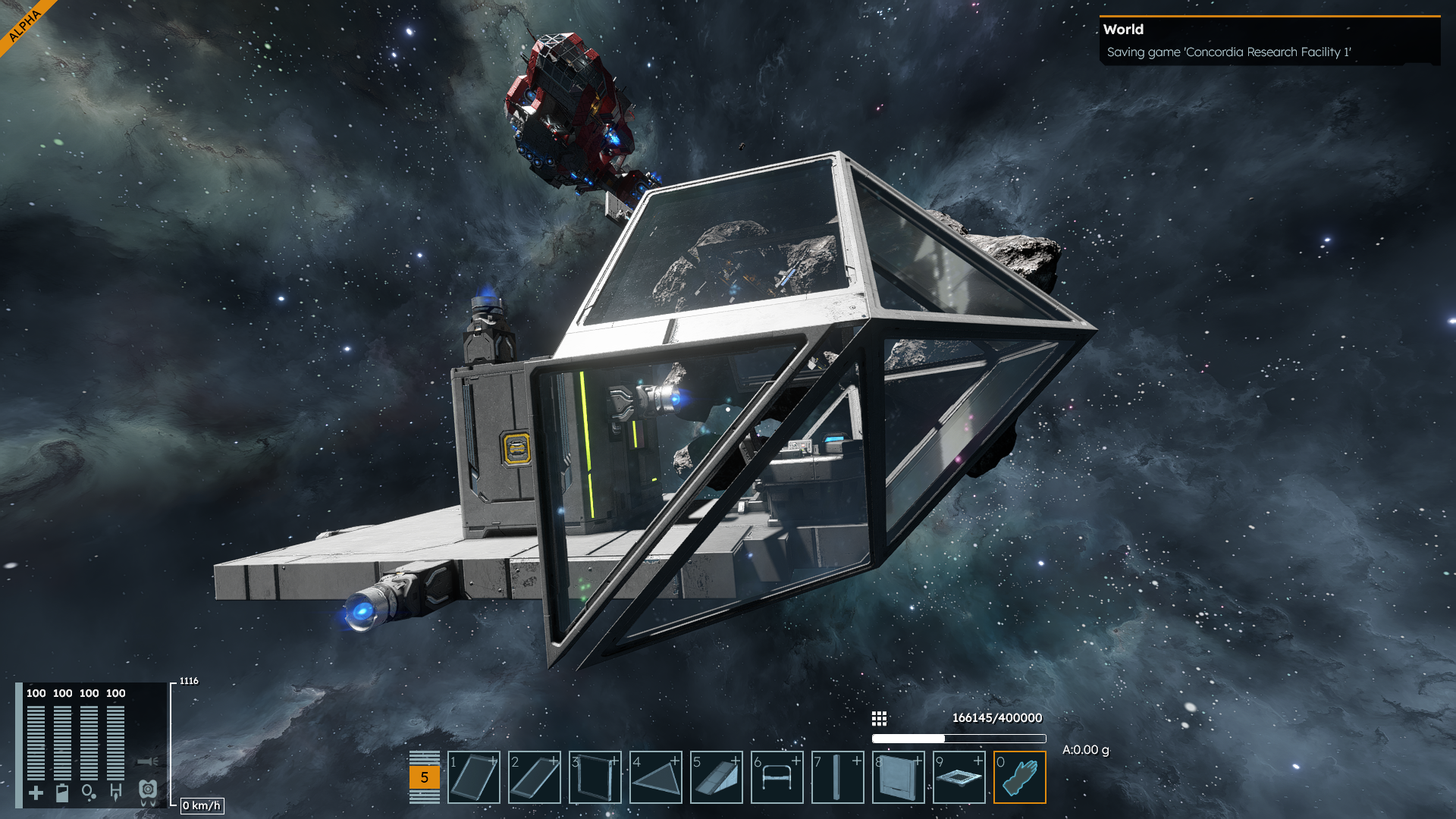This screenshot has width=1456, height=819.
Task: Toggle the flashlight icon in the status panel
Action: [x=148, y=761]
